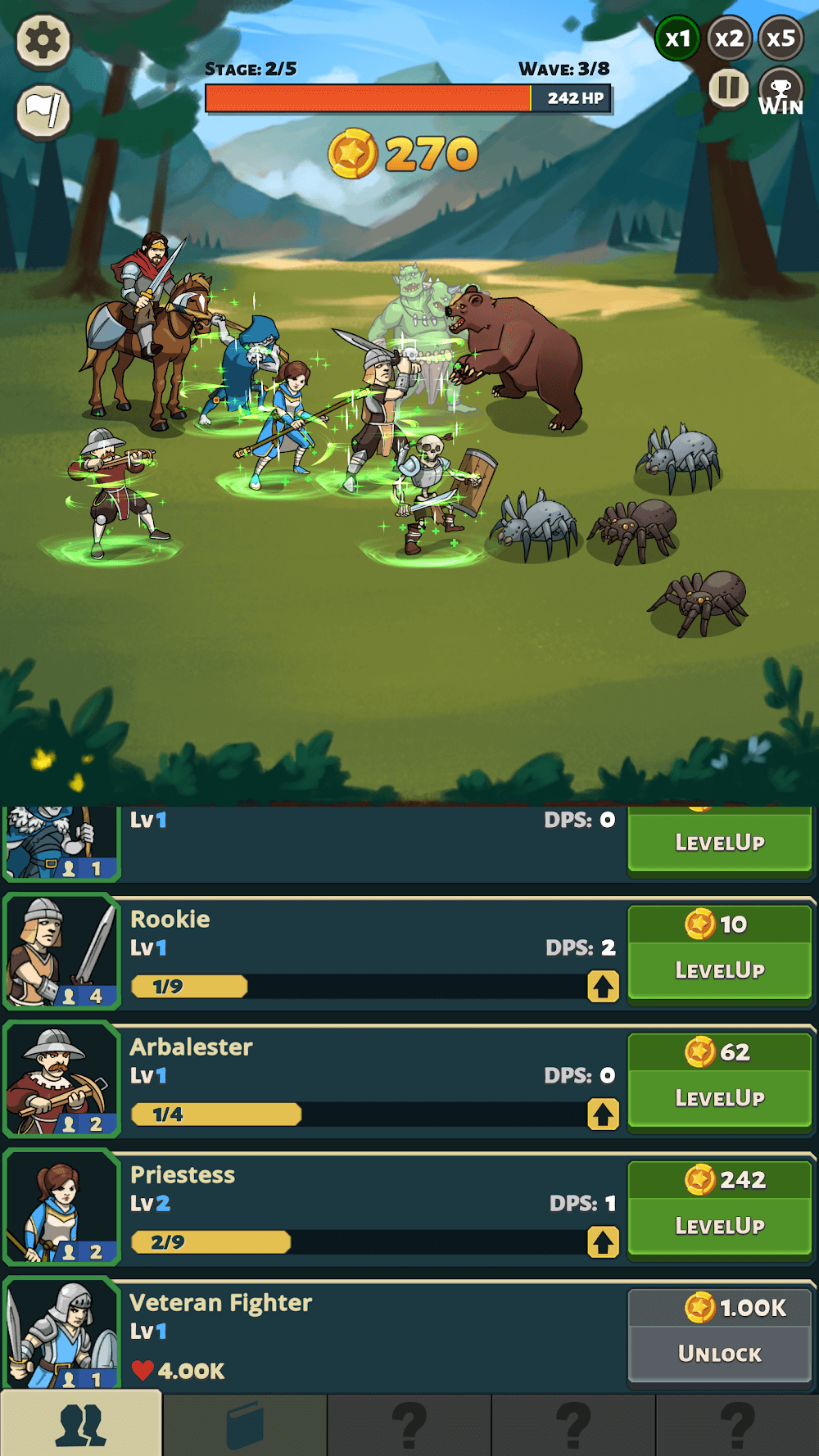Activate x5 game speed
The height and width of the screenshot is (1456, 819).
pyautogui.click(x=781, y=38)
